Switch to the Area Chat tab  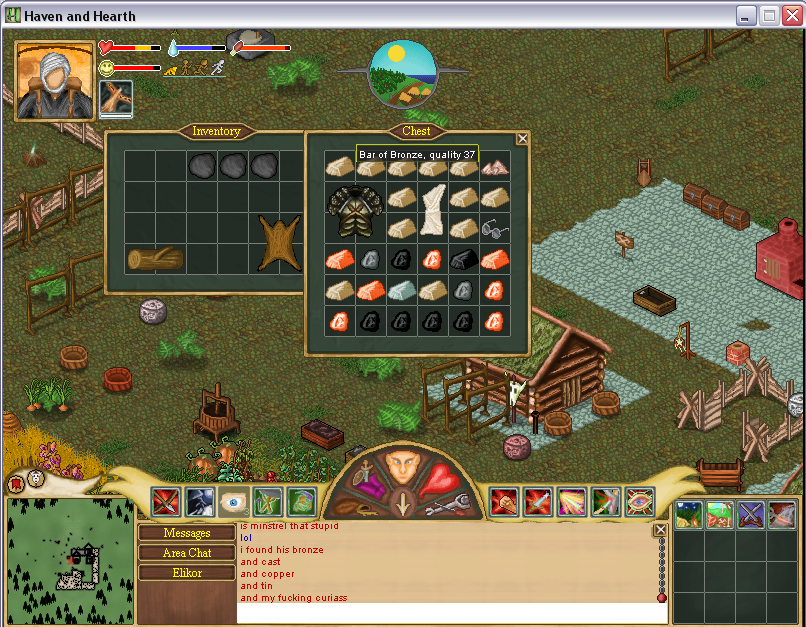coord(187,553)
